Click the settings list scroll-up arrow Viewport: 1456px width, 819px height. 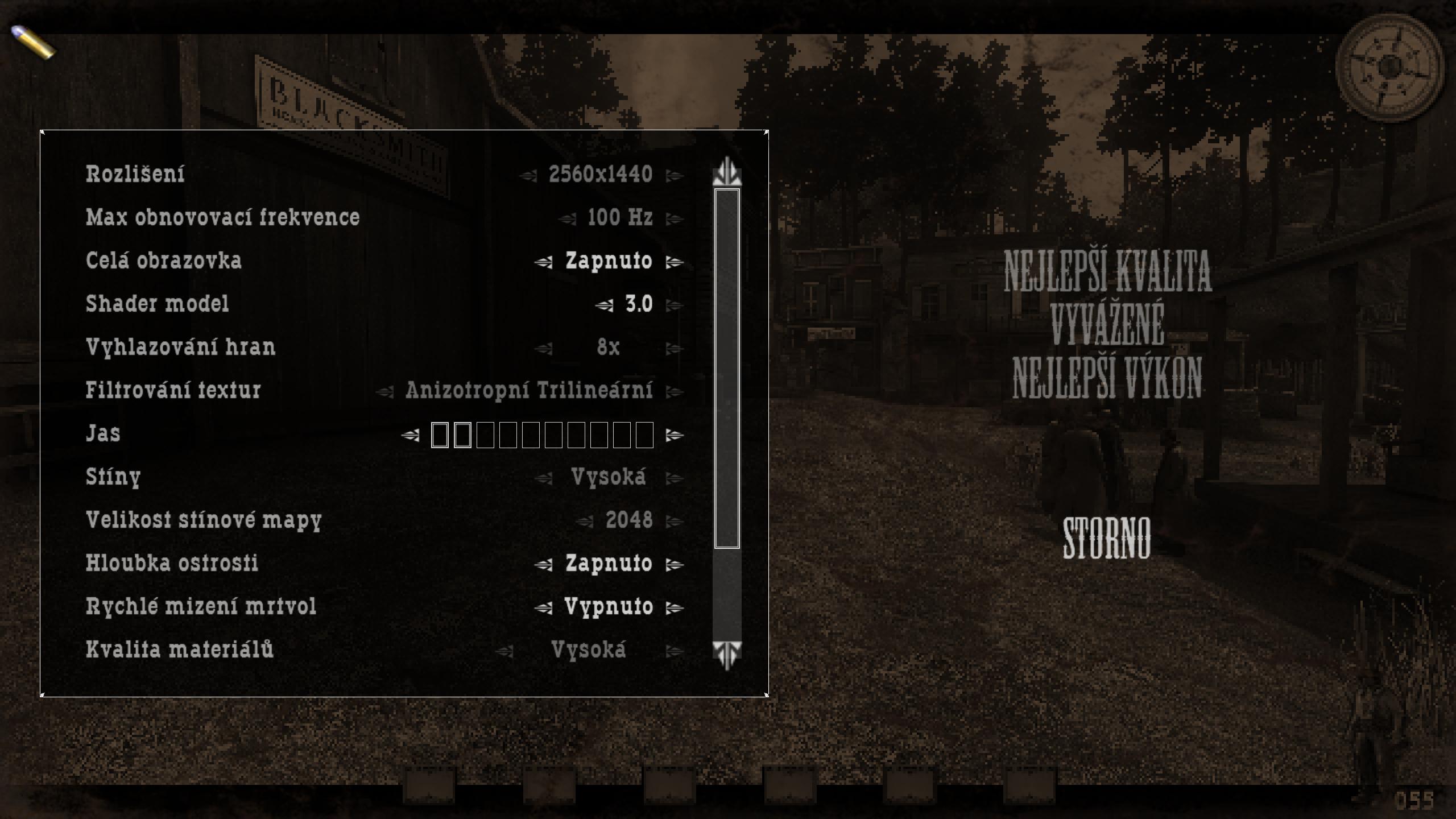(x=727, y=172)
